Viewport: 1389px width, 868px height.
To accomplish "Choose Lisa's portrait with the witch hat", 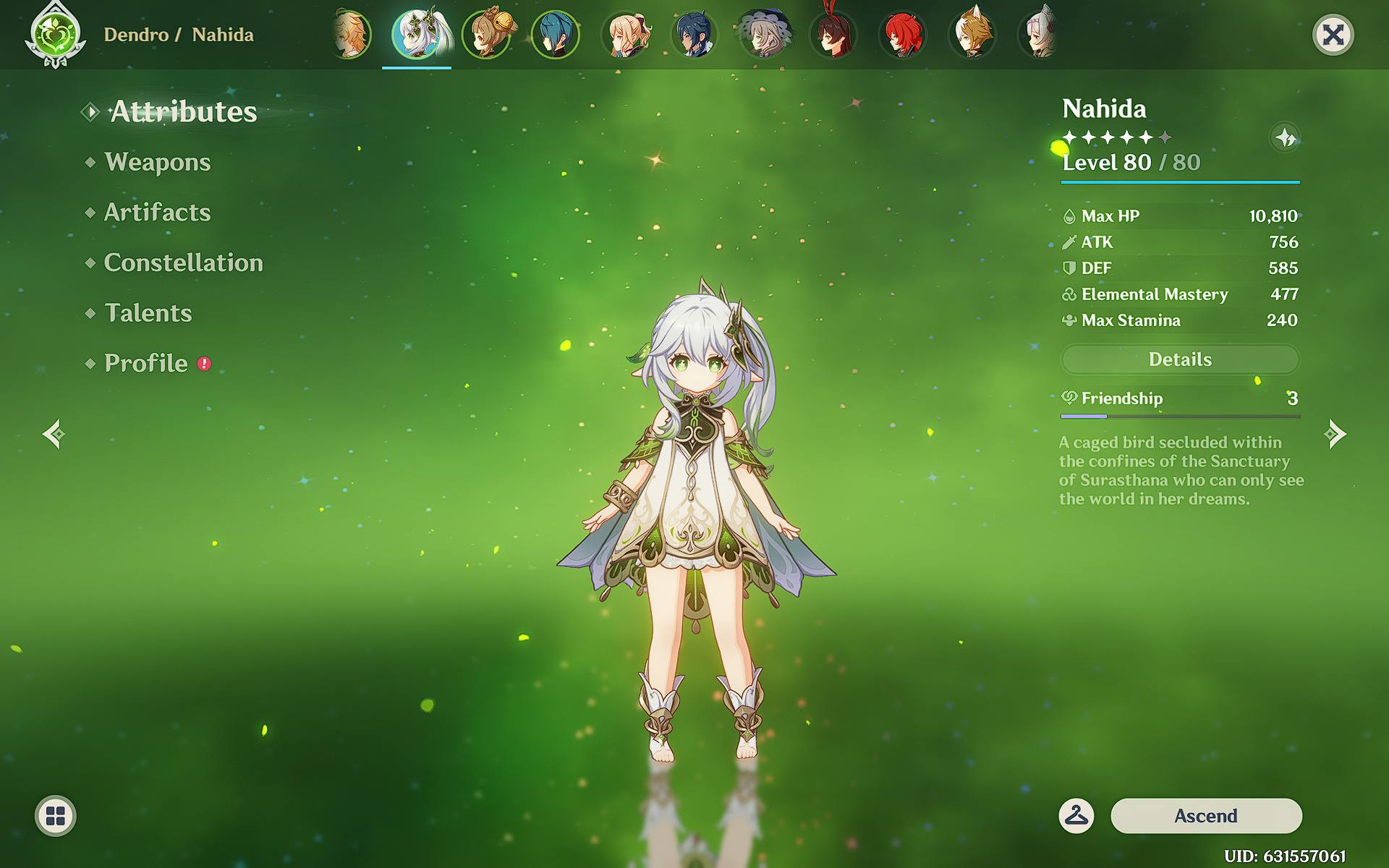I will tap(764, 34).
